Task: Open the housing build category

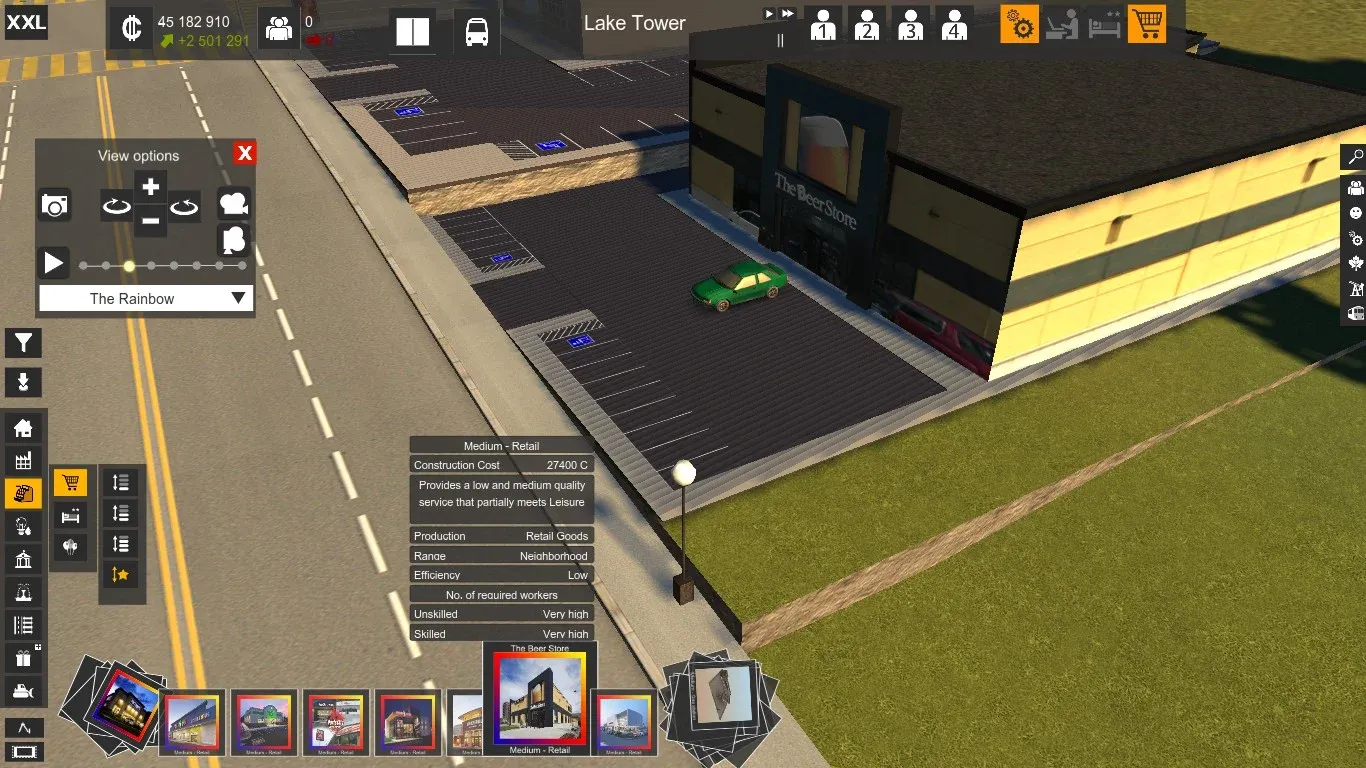Action: [x=23, y=429]
